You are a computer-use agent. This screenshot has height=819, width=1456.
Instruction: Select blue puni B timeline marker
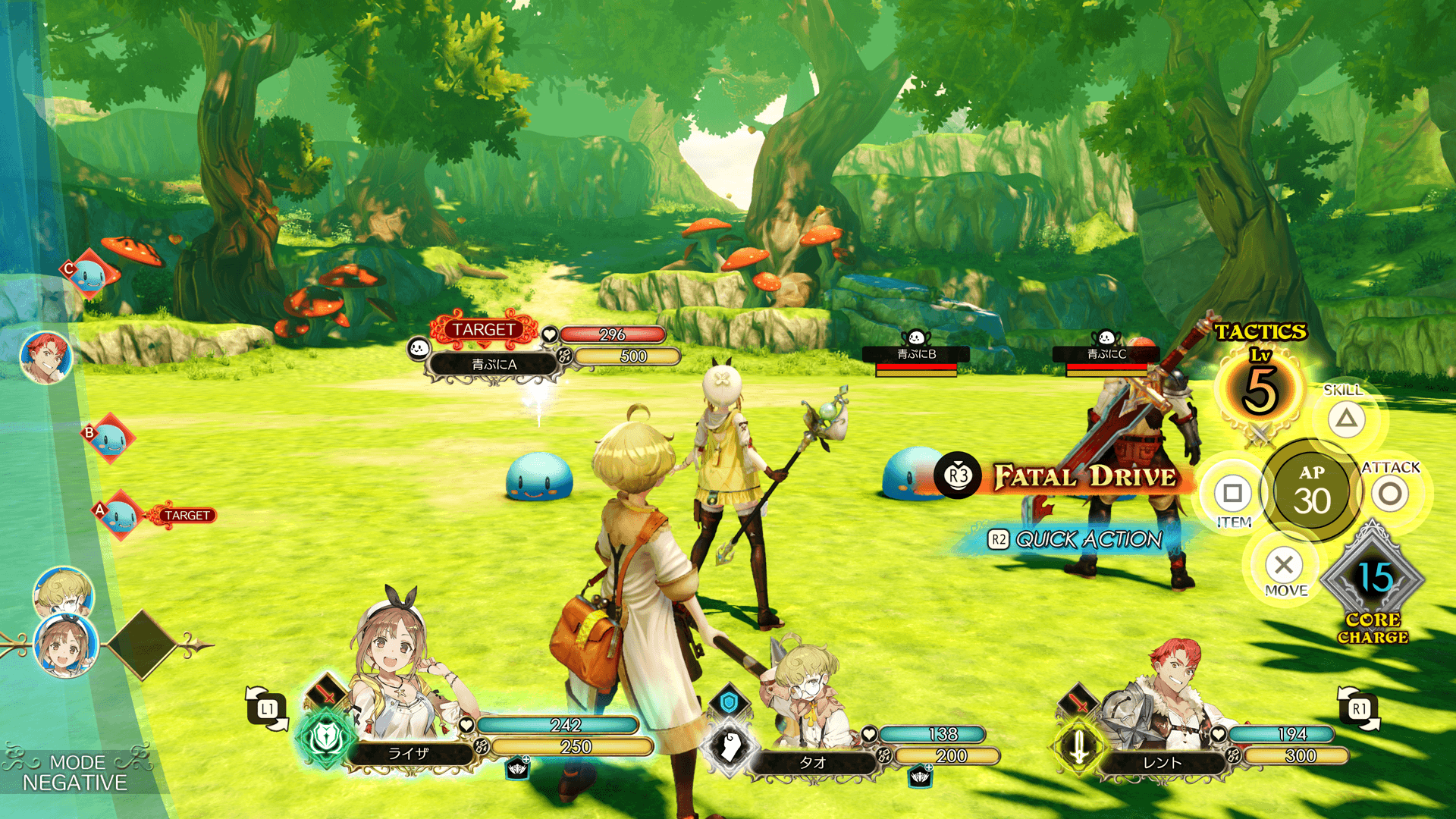tap(111, 438)
